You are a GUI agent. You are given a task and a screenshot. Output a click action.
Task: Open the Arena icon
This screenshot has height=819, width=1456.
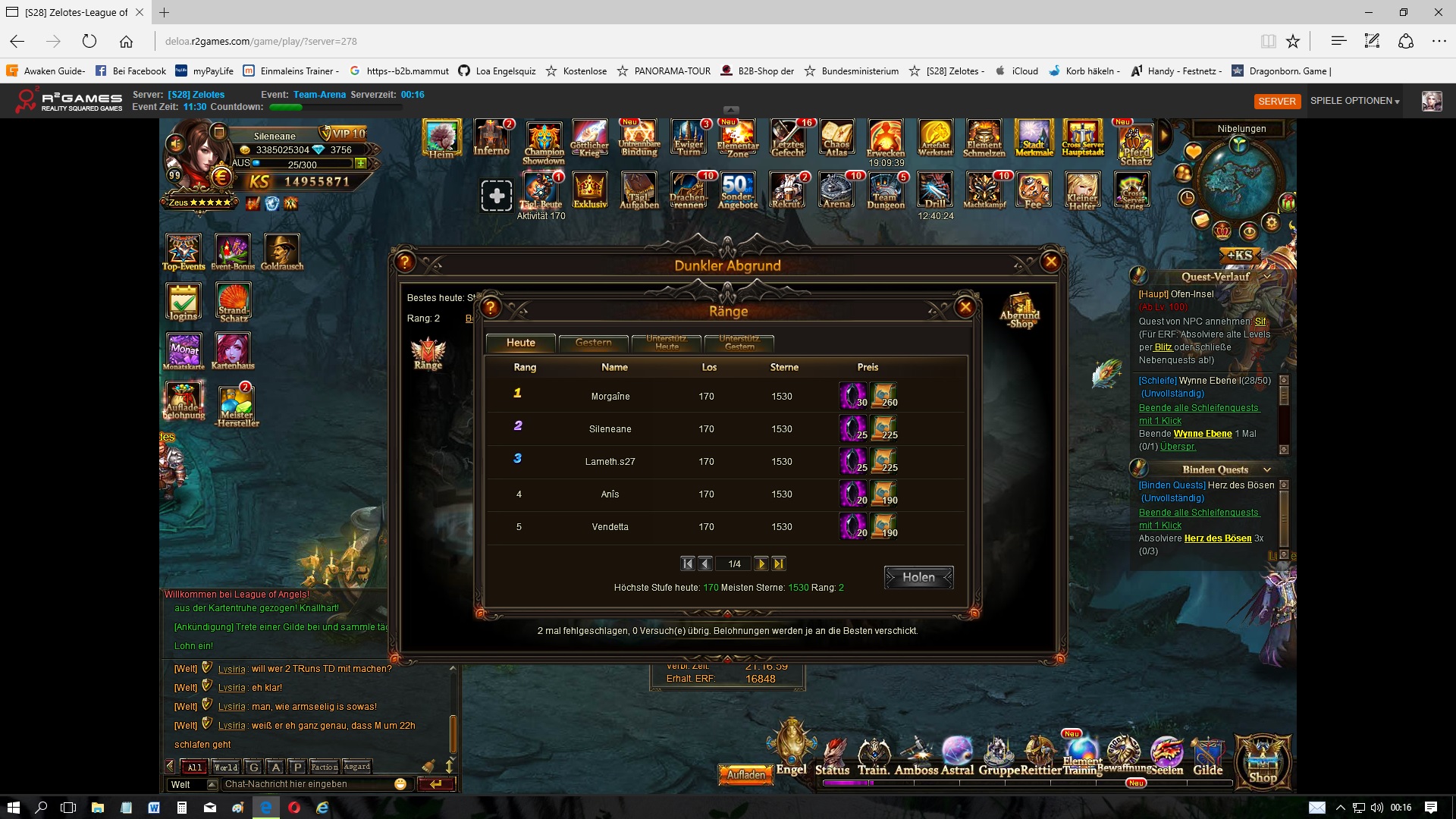click(836, 190)
